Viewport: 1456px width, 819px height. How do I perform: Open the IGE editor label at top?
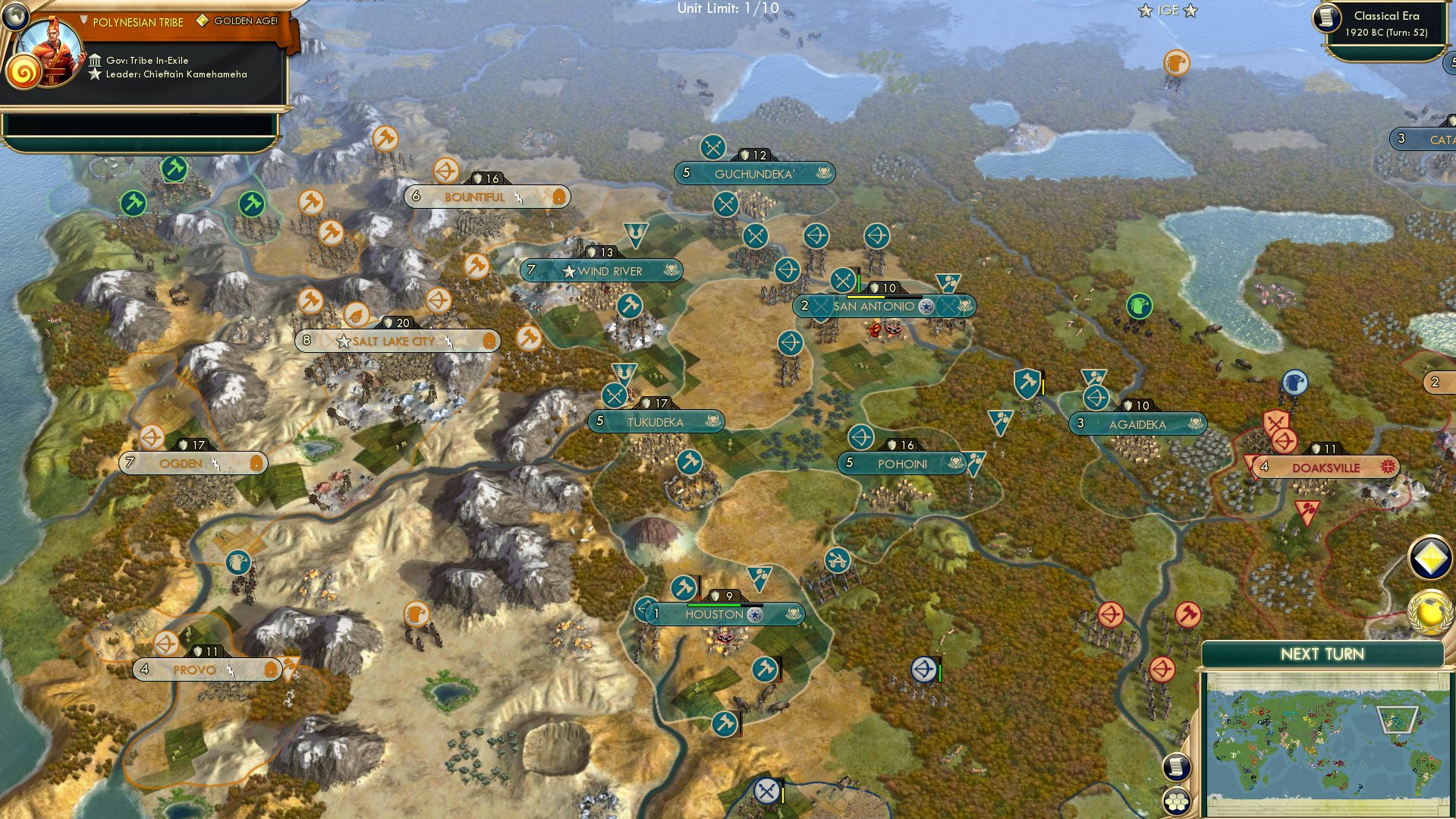coord(1167,11)
